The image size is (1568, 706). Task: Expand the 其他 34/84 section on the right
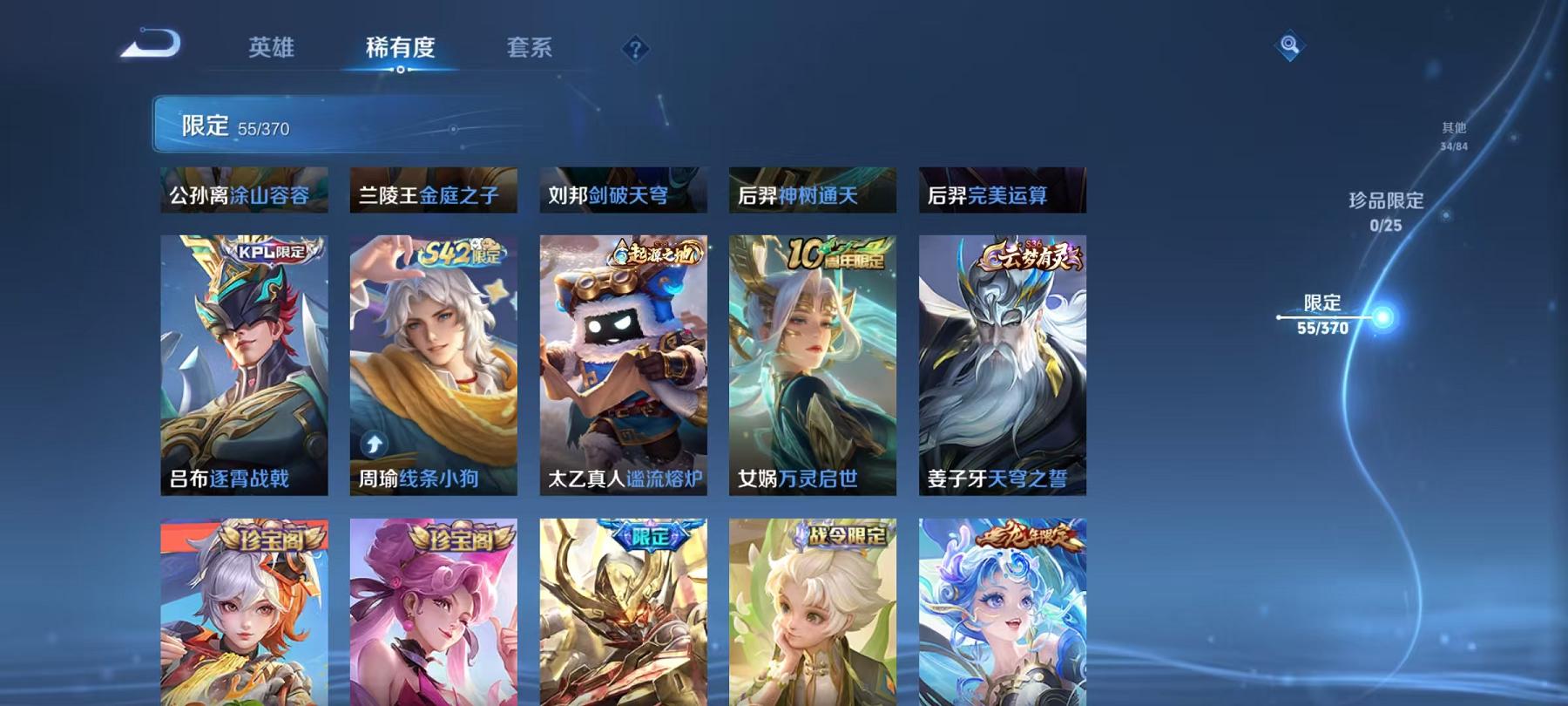coord(1453,131)
